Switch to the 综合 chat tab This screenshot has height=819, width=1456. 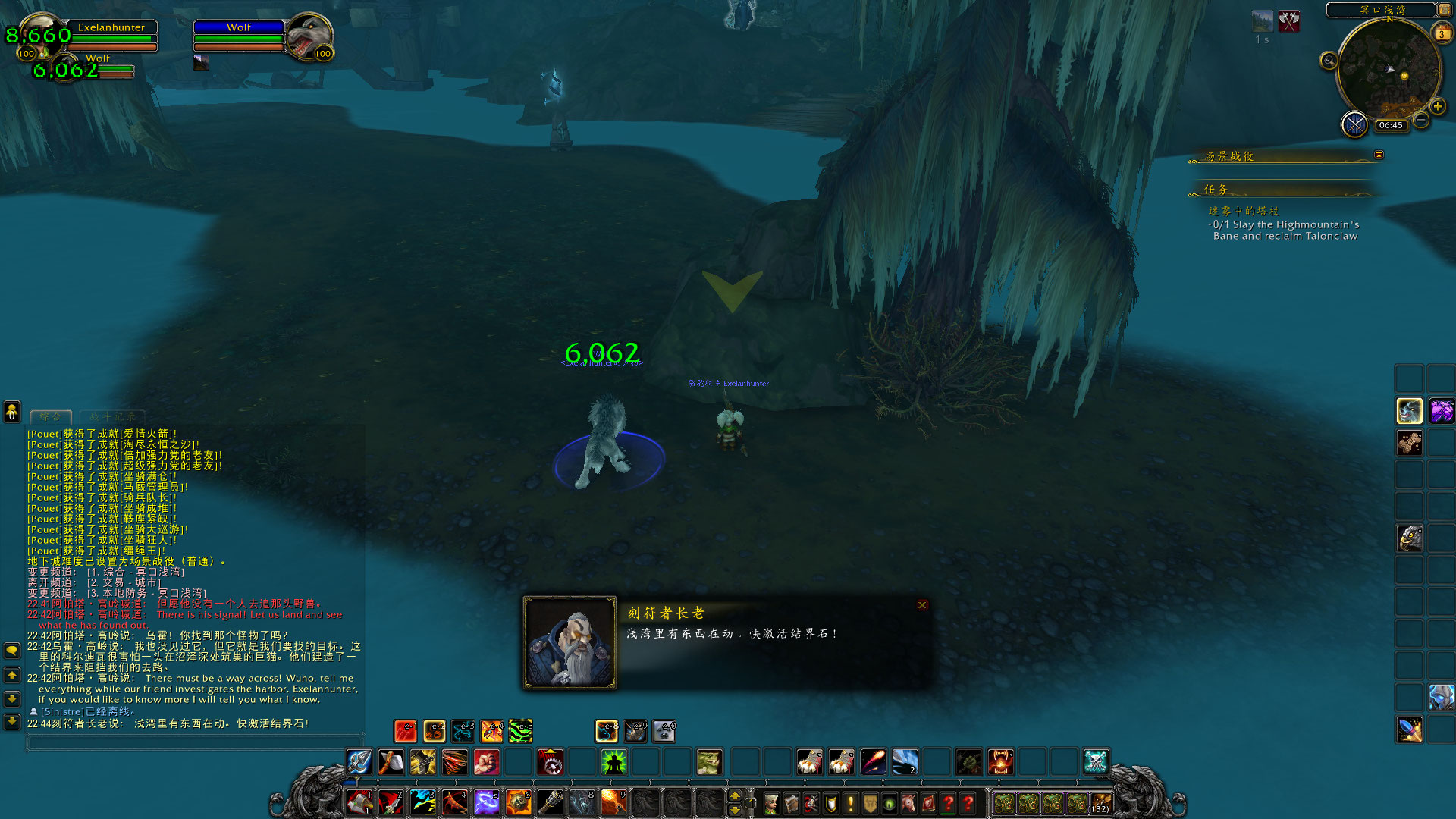tap(51, 416)
